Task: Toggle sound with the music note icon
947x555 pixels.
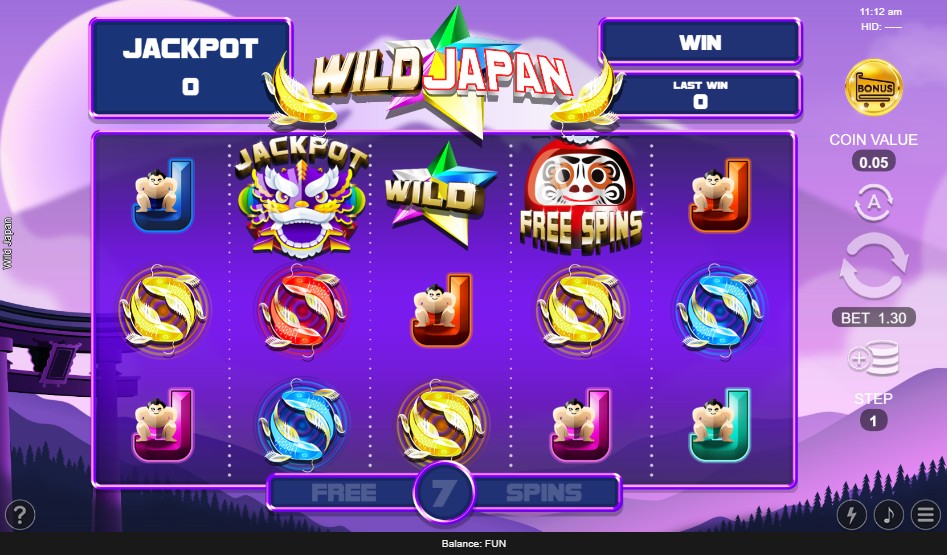Action: 888,515
